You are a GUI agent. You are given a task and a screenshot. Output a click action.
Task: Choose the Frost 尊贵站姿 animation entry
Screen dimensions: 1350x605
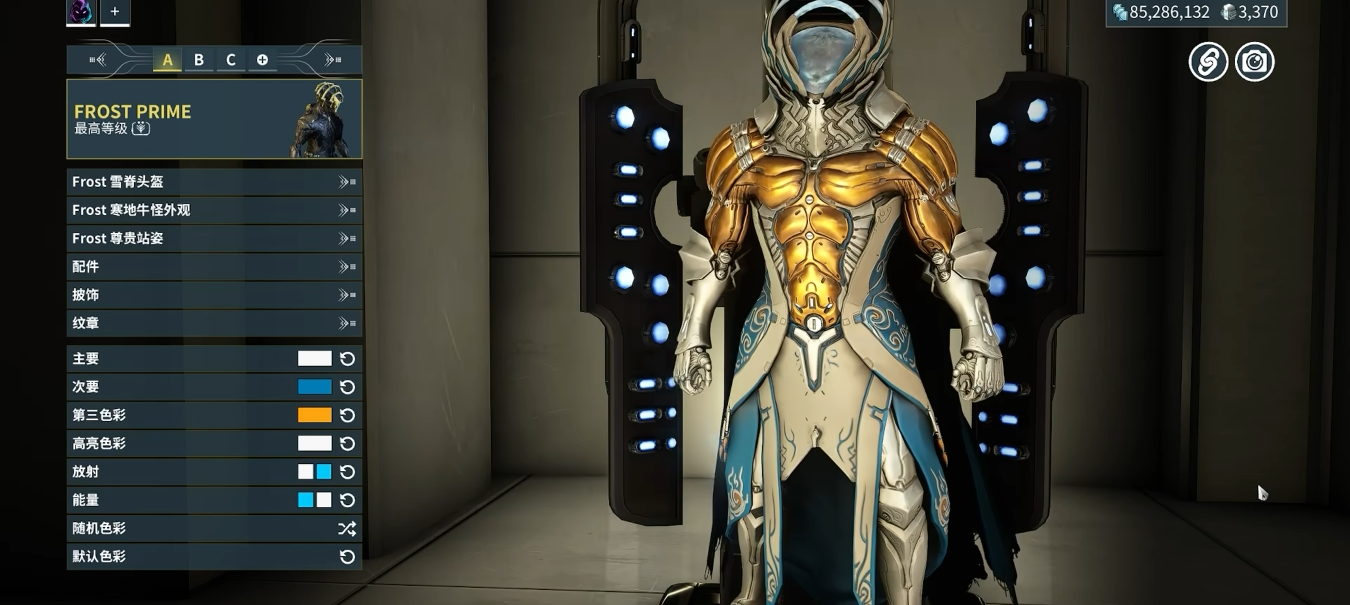click(x=214, y=238)
